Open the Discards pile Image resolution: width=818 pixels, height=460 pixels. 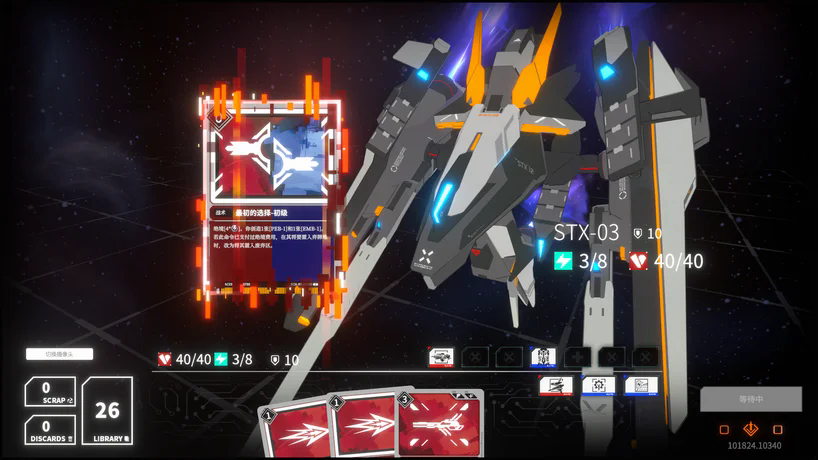[x=50, y=429]
